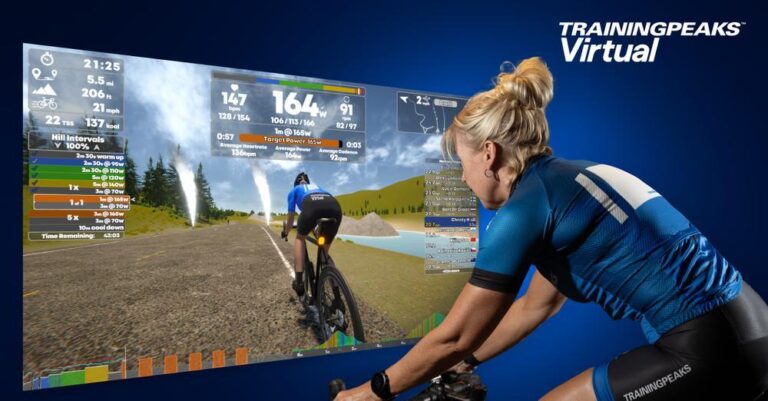Click the Hill Intervals workout title
Screen dimensions: 768x401
[x=76, y=137]
